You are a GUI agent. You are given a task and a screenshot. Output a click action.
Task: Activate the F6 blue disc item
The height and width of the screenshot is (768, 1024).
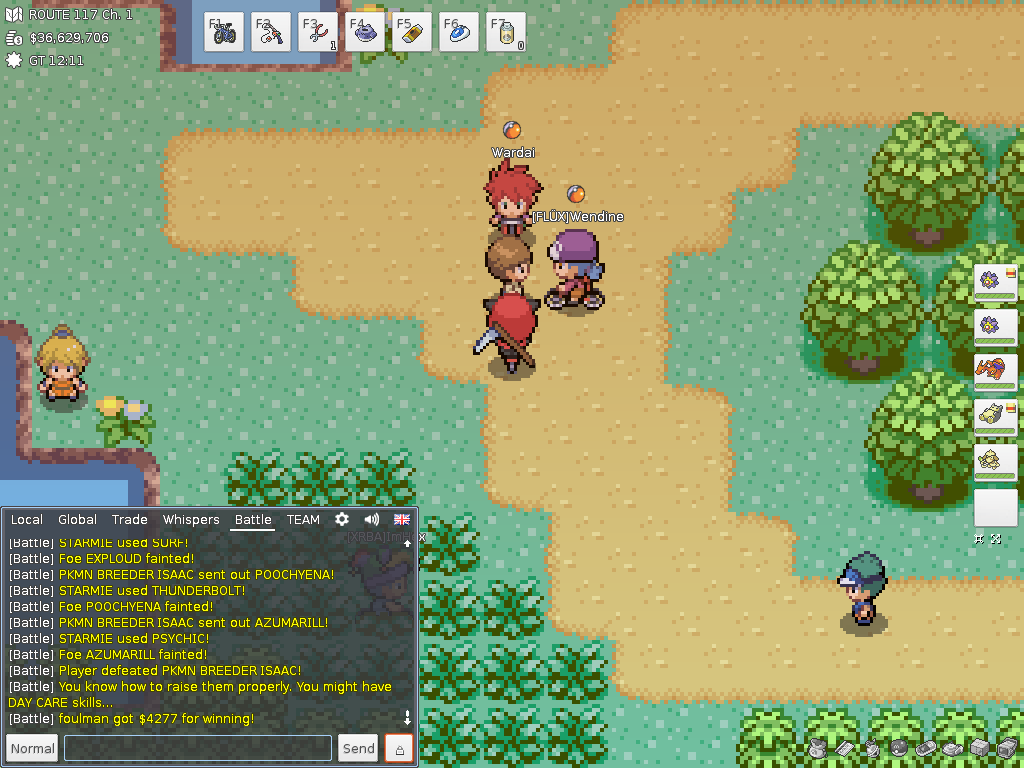coord(458,32)
